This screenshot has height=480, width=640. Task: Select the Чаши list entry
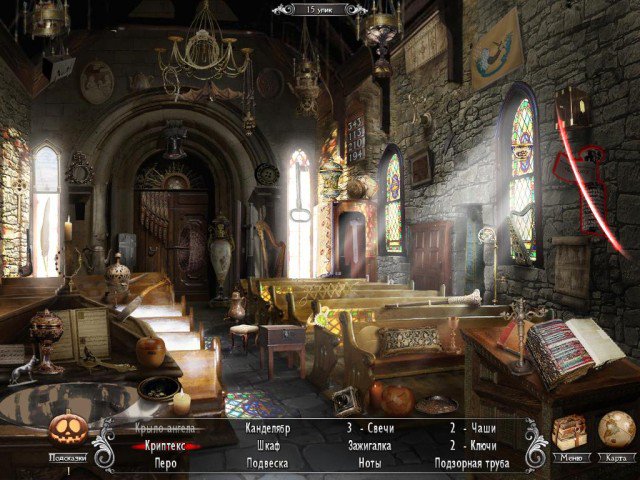[481, 429]
